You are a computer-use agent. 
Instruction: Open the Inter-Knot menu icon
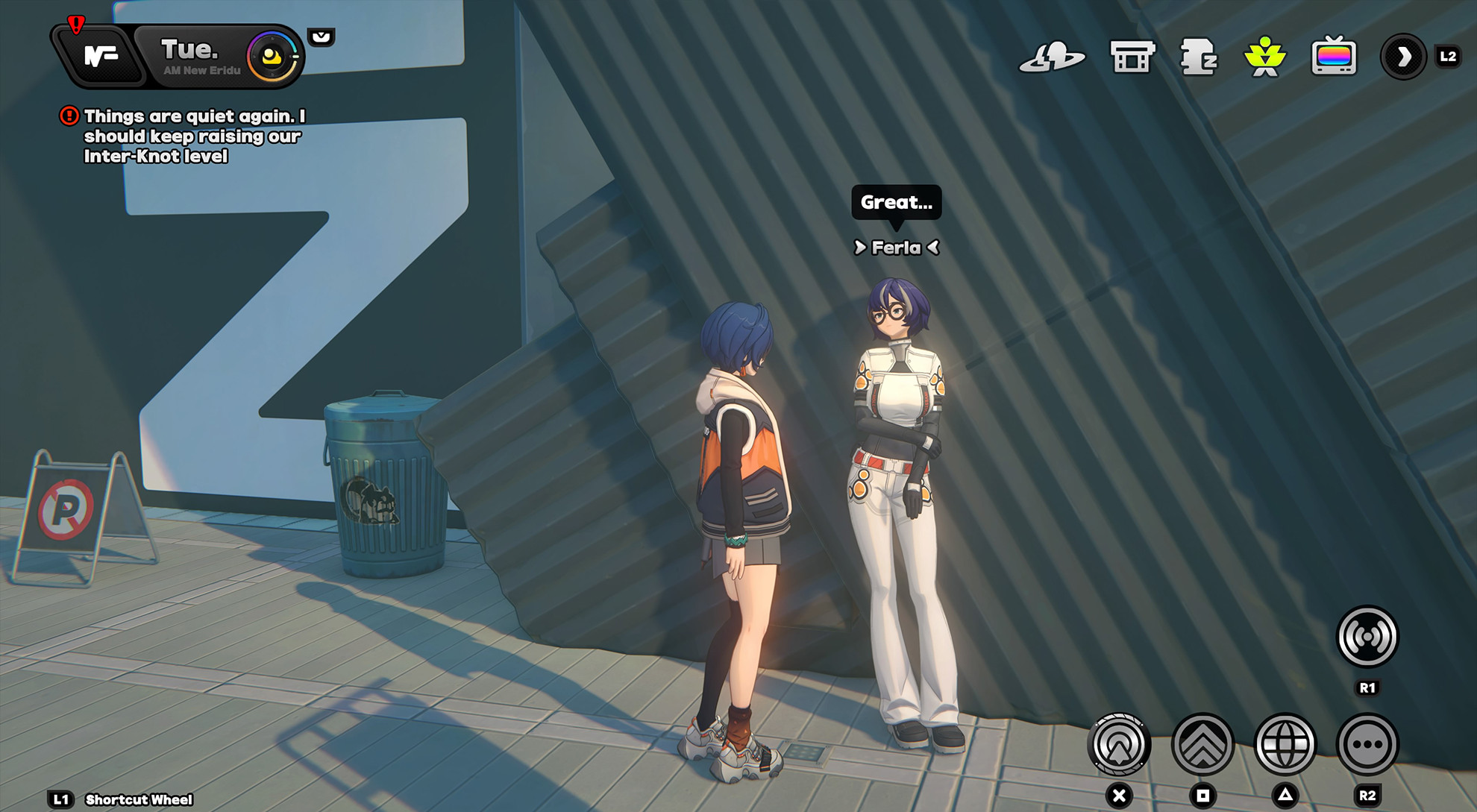101,57
